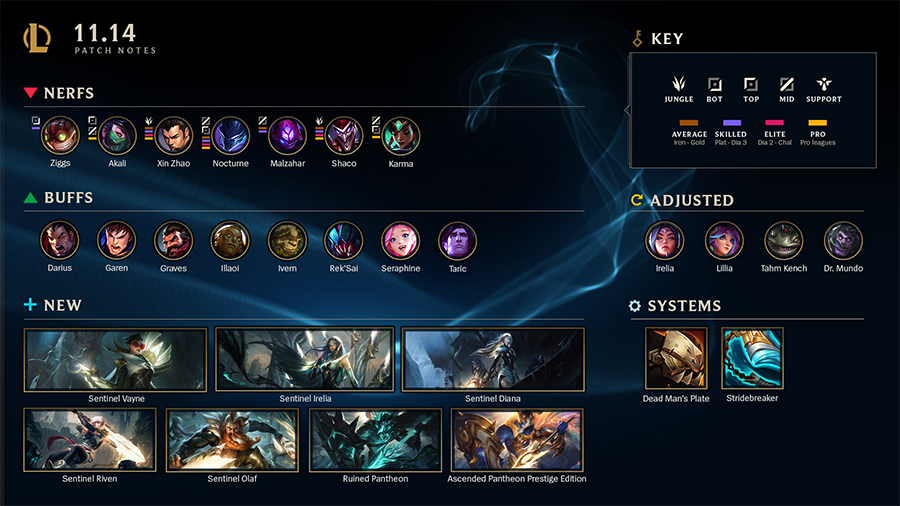Click the Tahm Kench portrait
The height and width of the screenshot is (506, 900).
tap(783, 241)
